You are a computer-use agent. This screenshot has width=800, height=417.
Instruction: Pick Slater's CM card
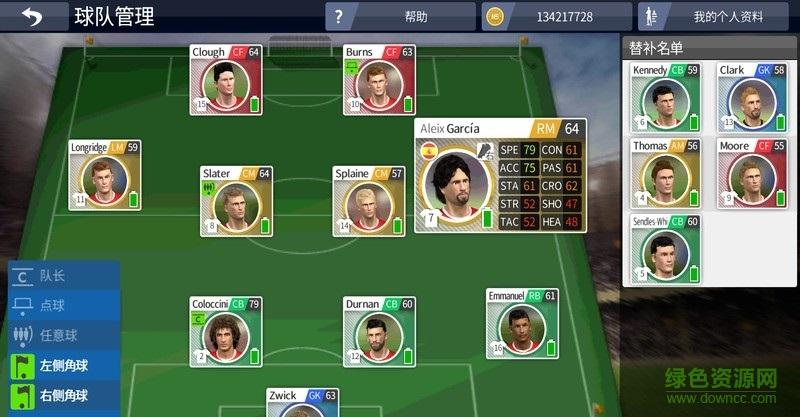(x=236, y=200)
